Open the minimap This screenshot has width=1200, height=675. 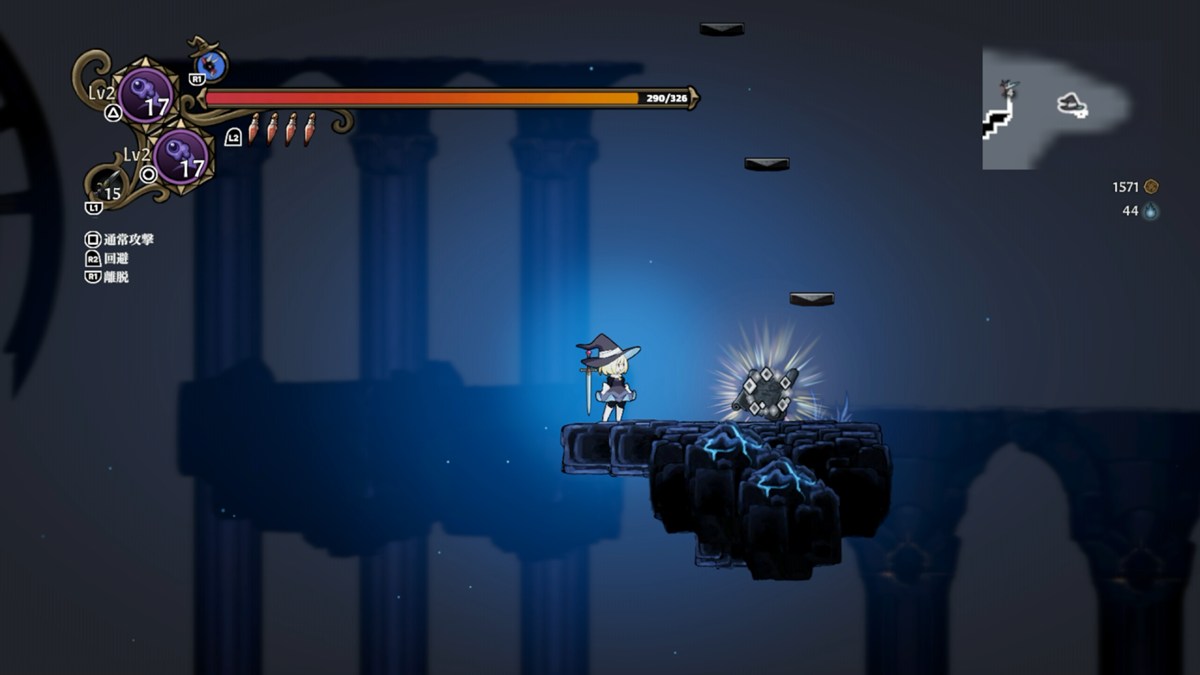pyautogui.click(x=1055, y=109)
